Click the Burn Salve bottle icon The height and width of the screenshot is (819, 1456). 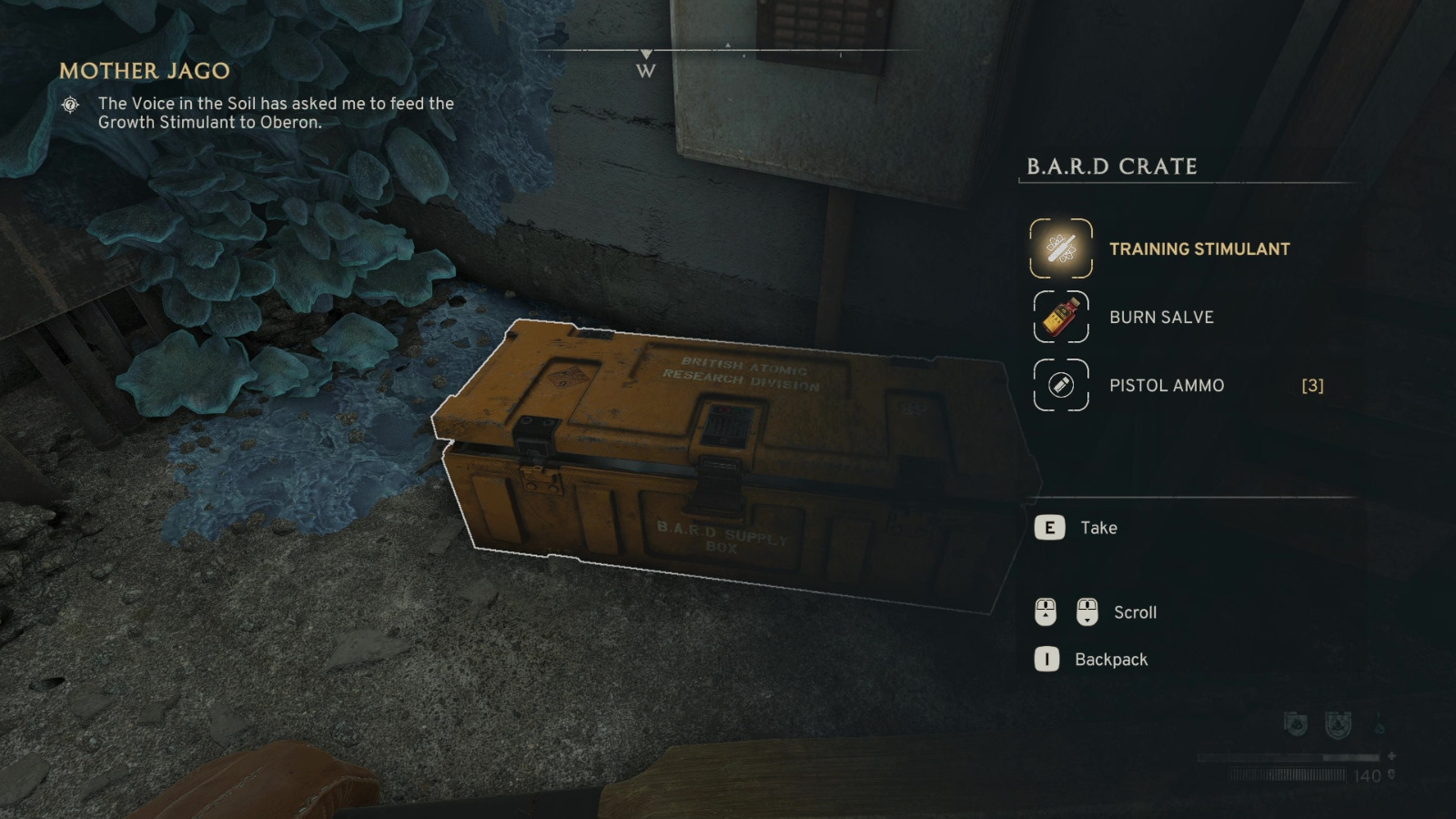1061,317
